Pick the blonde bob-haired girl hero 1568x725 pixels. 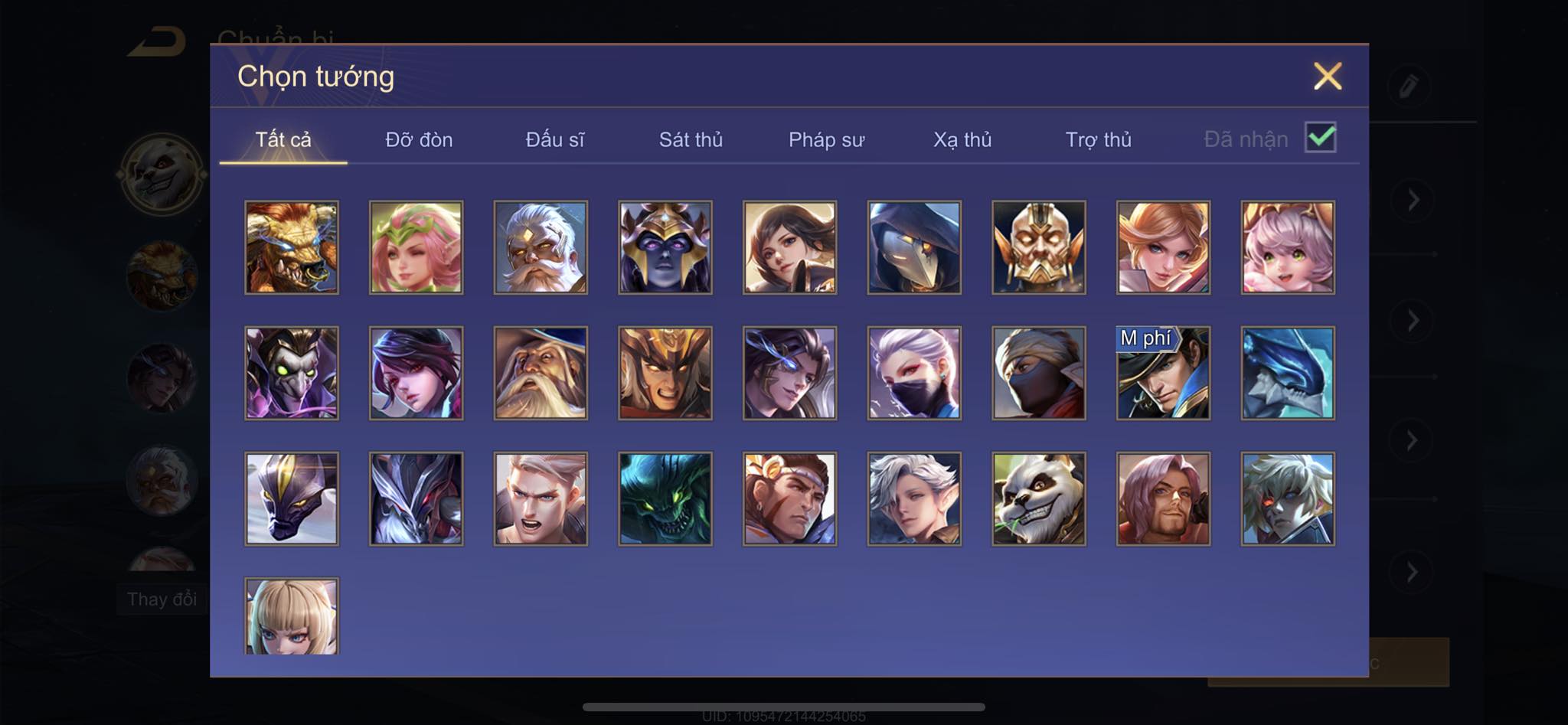click(x=292, y=616)
